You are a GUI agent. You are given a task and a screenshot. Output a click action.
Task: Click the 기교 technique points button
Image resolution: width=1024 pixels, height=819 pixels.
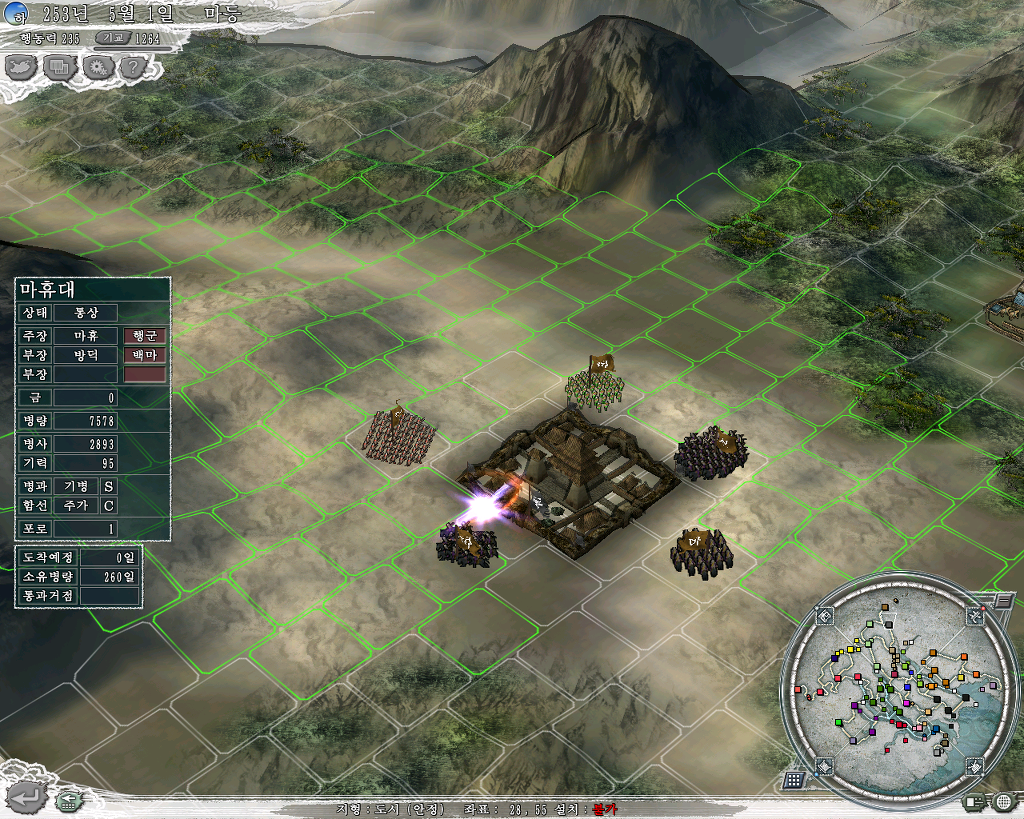point(112,38)
